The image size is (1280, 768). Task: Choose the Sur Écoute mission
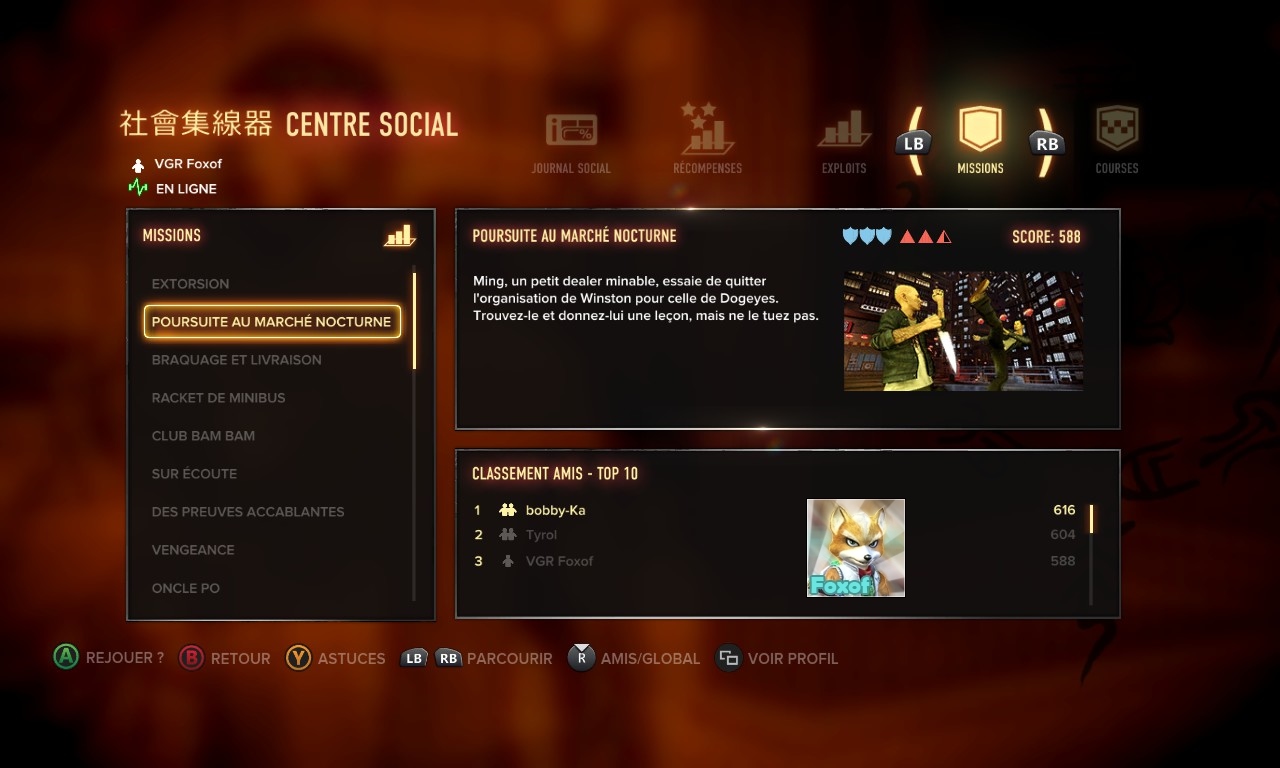pyautogui.click(x=194, y=474)
